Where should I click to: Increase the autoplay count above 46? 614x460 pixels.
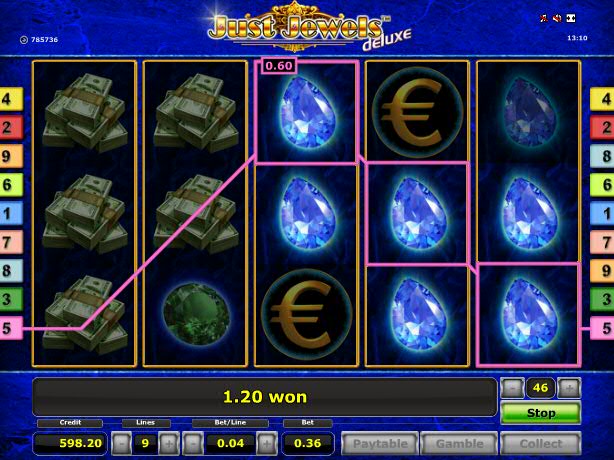pyautogui.click(x=569, y=388)
